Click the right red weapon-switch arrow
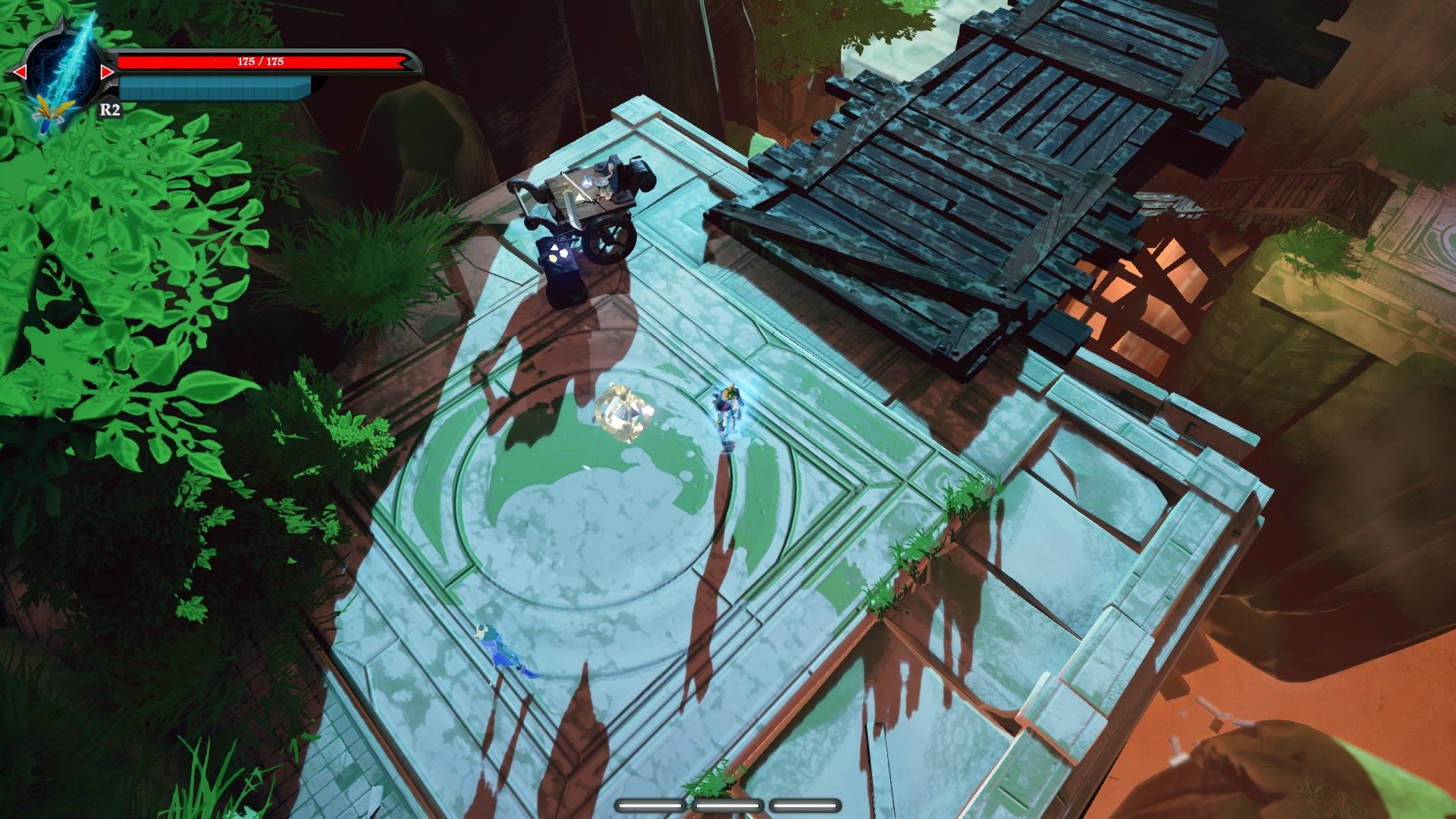 (x=108, y=71)
